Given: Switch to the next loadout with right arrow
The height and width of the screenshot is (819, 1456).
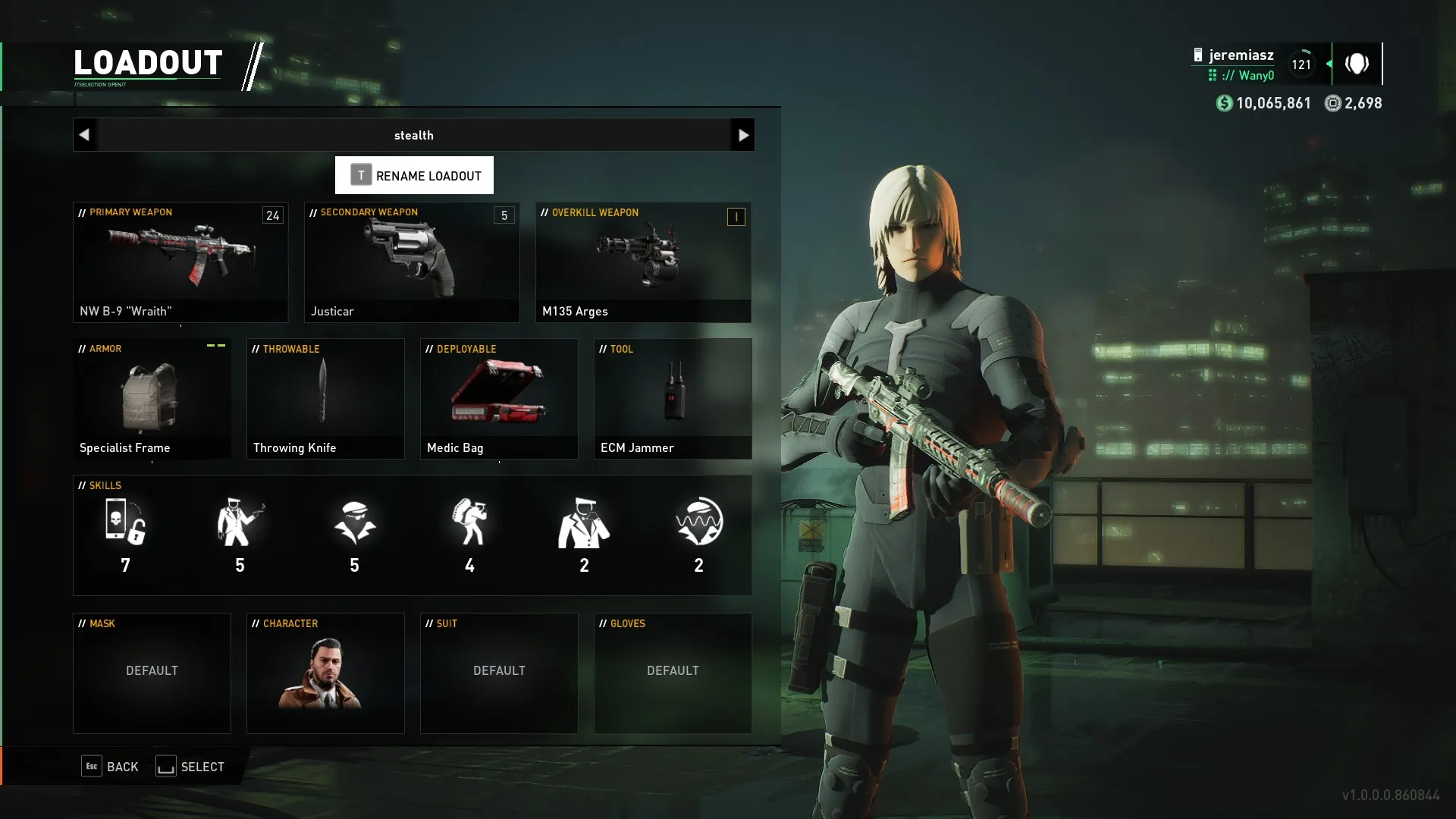Looking at the screenshot, I should [x=742, y=135].
